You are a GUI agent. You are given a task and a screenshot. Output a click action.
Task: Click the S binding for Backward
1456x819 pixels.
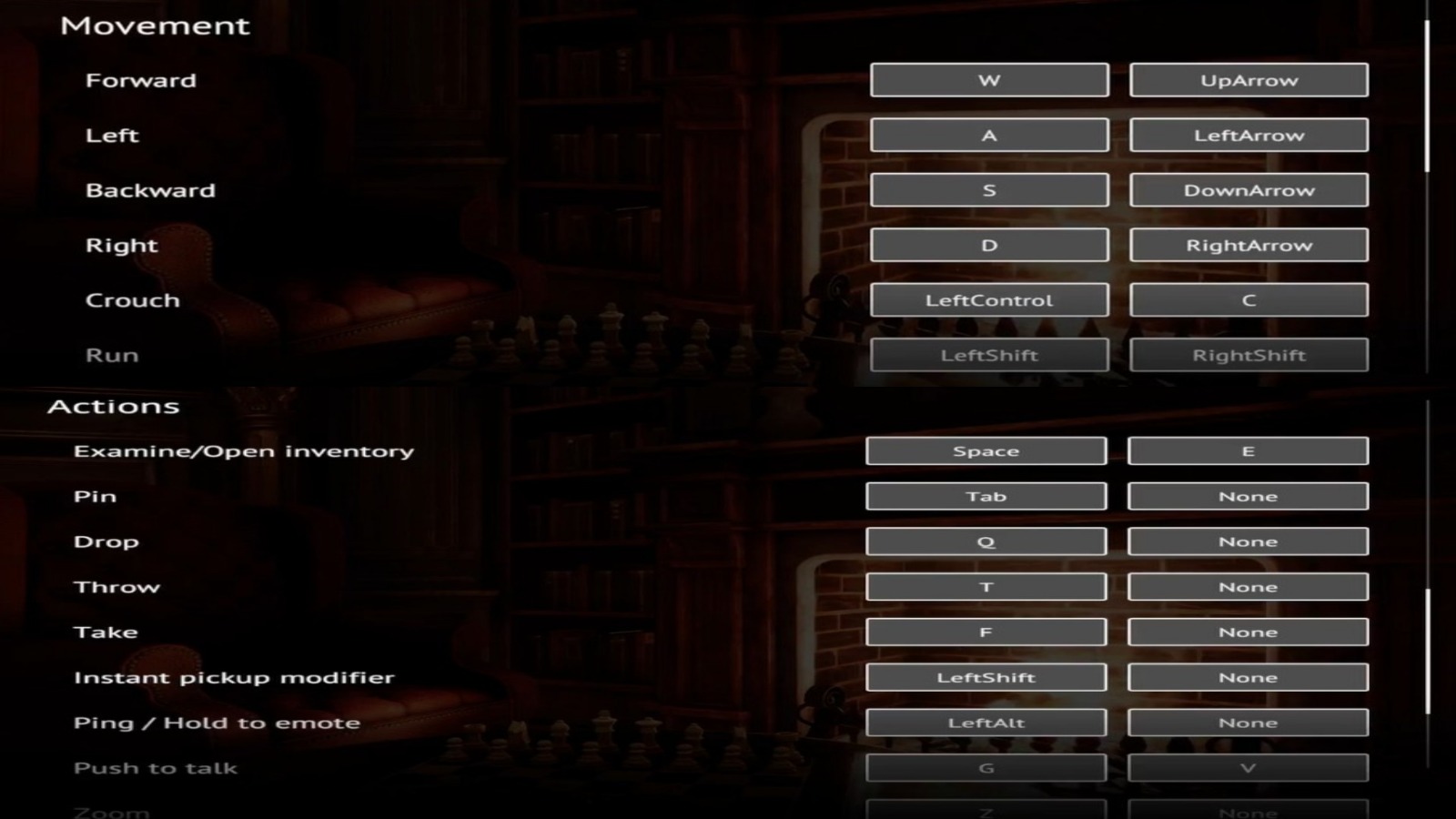point(989,190)
